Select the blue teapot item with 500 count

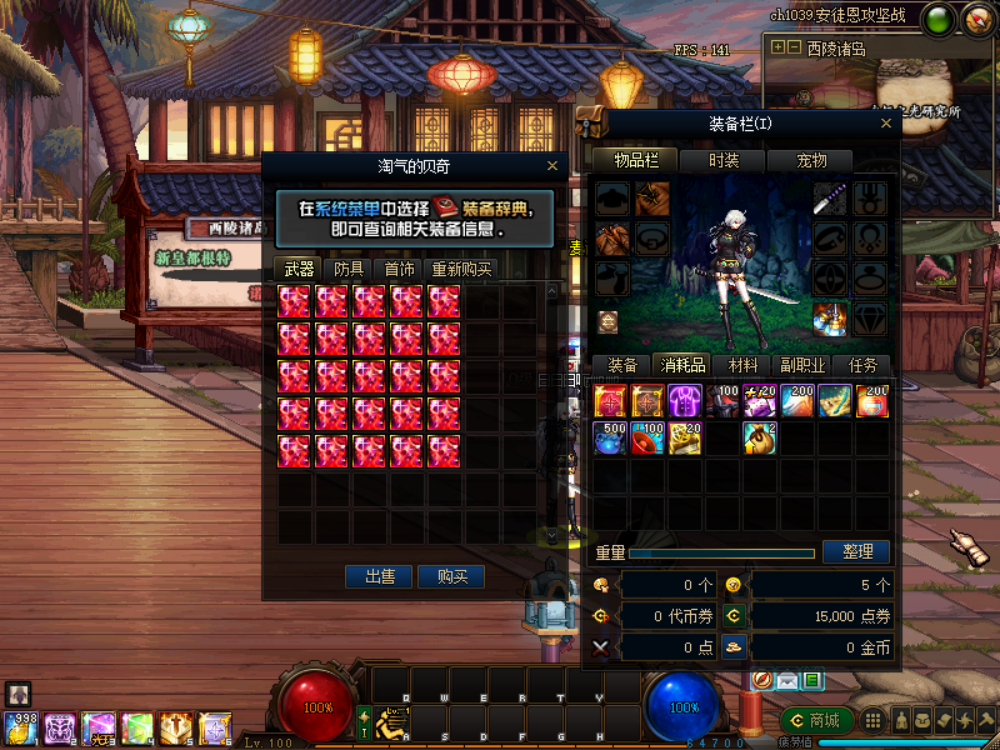pyautogui.click(x=610, y=438)
